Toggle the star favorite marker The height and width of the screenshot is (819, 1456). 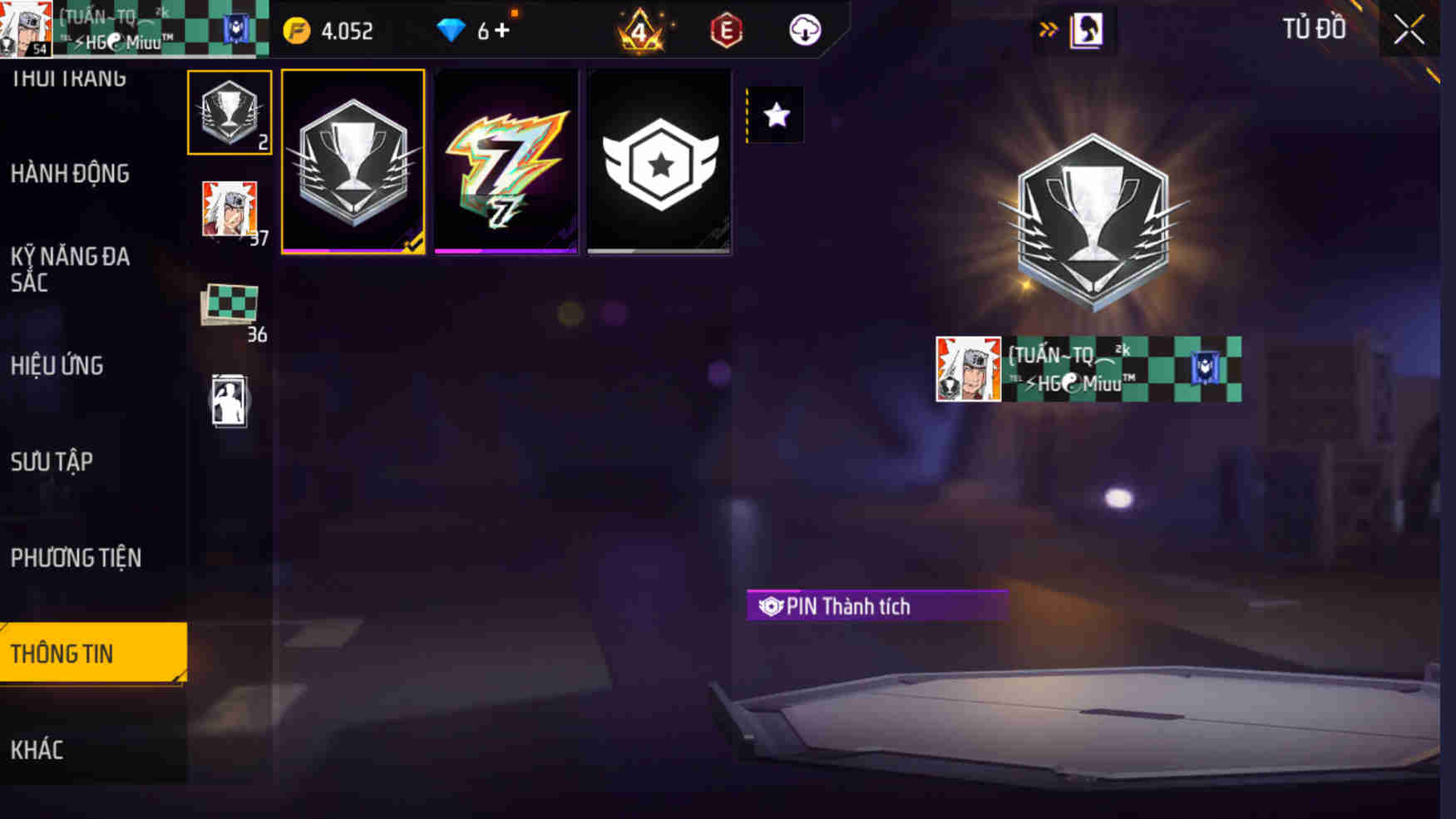pyautogui.click(x=777, y=116)
